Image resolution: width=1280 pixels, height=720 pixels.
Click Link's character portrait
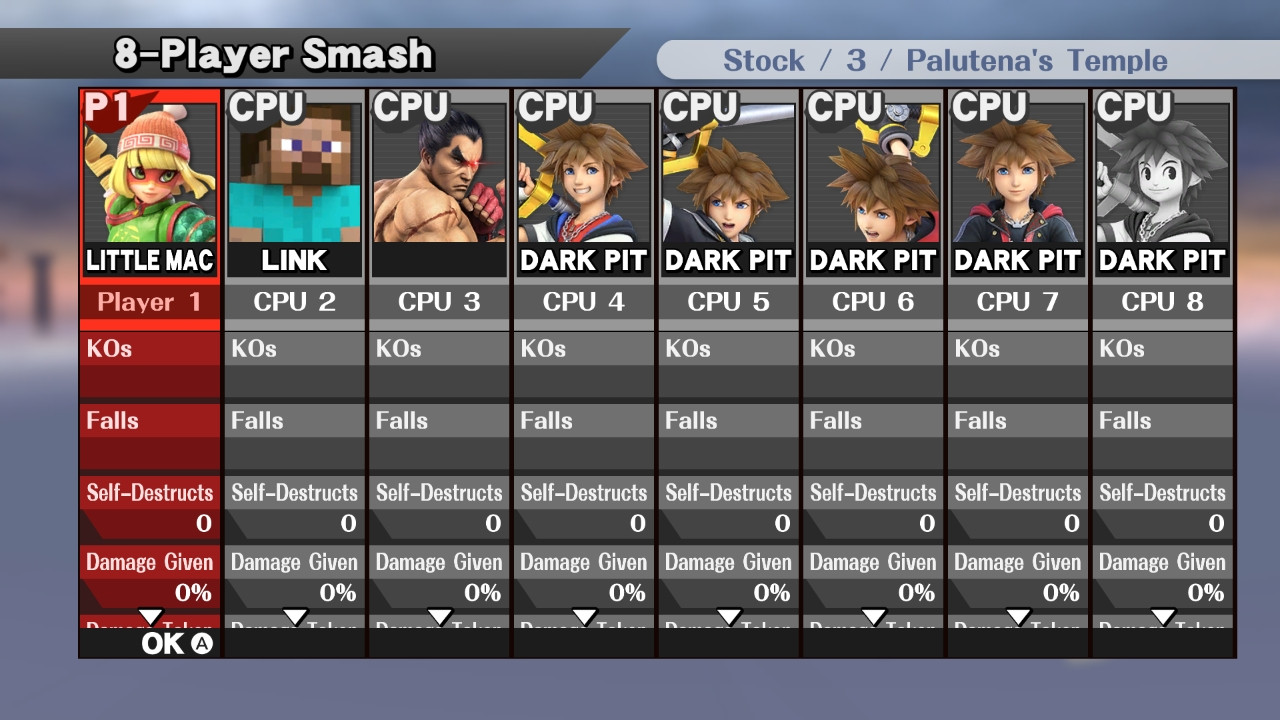click(293, 175)
